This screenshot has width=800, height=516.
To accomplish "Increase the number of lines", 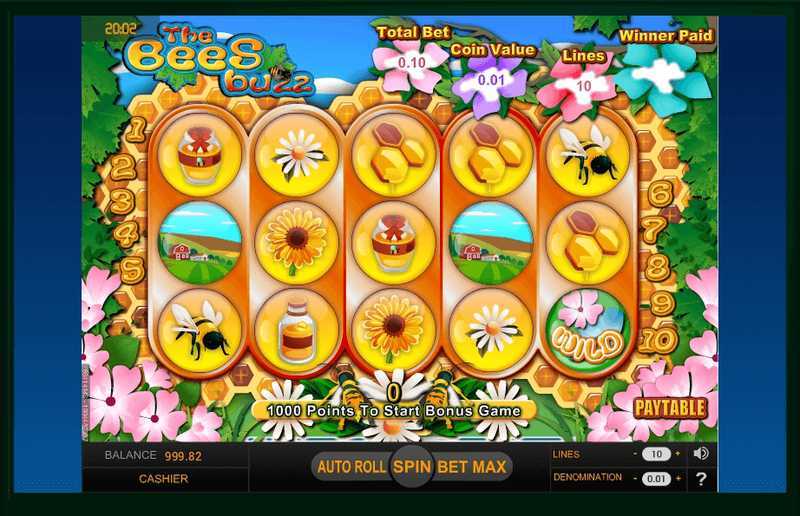I will point(677,454).
